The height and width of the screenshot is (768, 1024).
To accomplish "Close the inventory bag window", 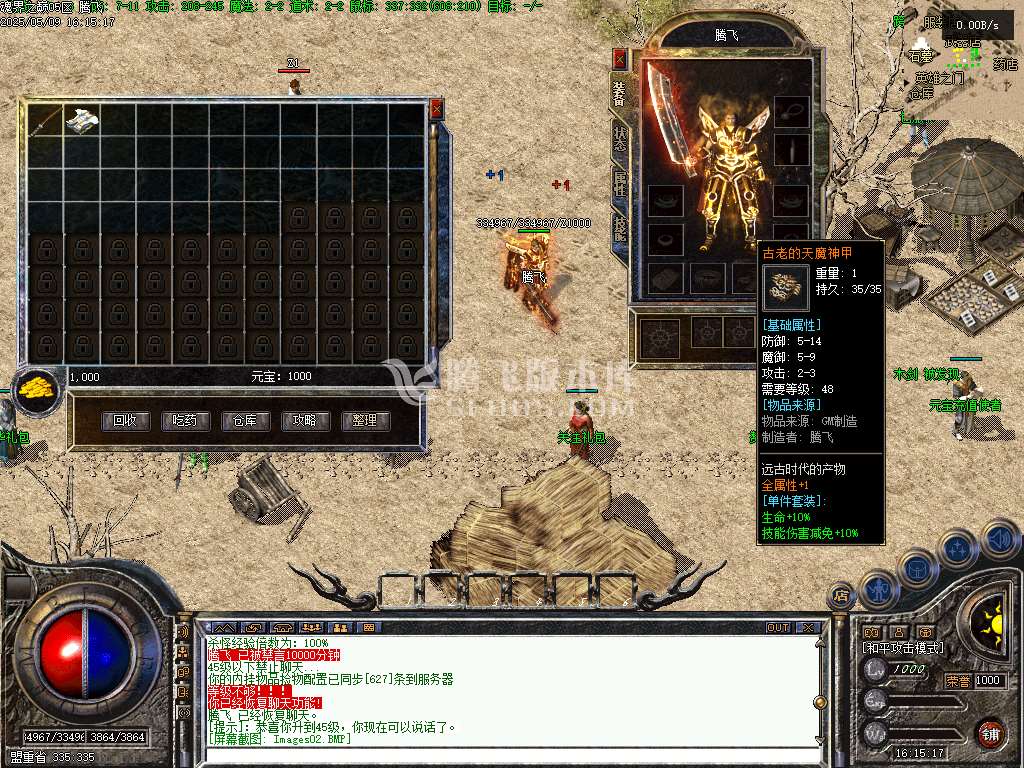I will click(436, 108).
